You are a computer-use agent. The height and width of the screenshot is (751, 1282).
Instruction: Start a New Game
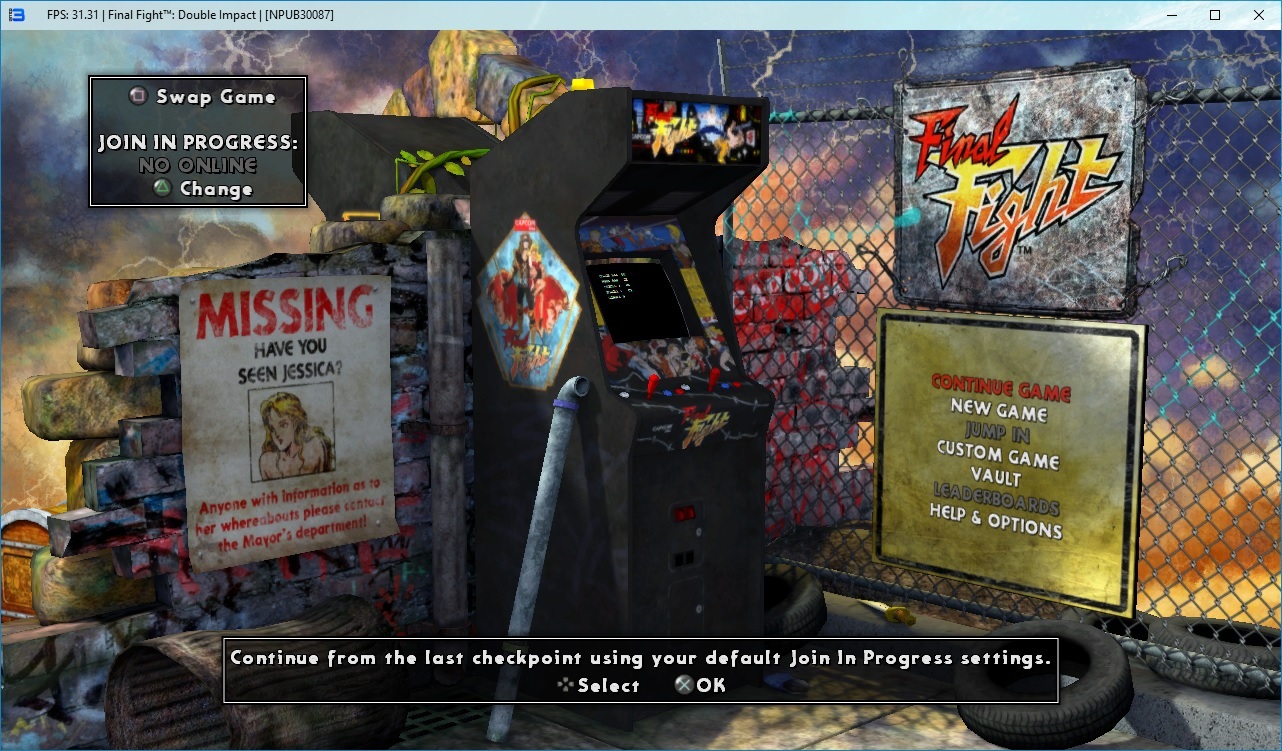(x=998, y=410)
